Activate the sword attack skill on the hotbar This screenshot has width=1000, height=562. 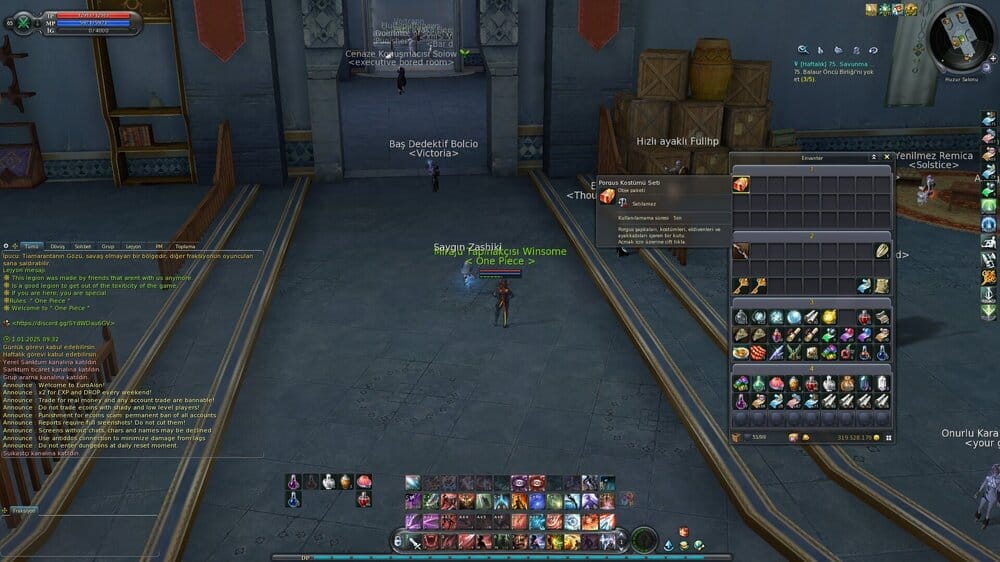tap(413, 541)
